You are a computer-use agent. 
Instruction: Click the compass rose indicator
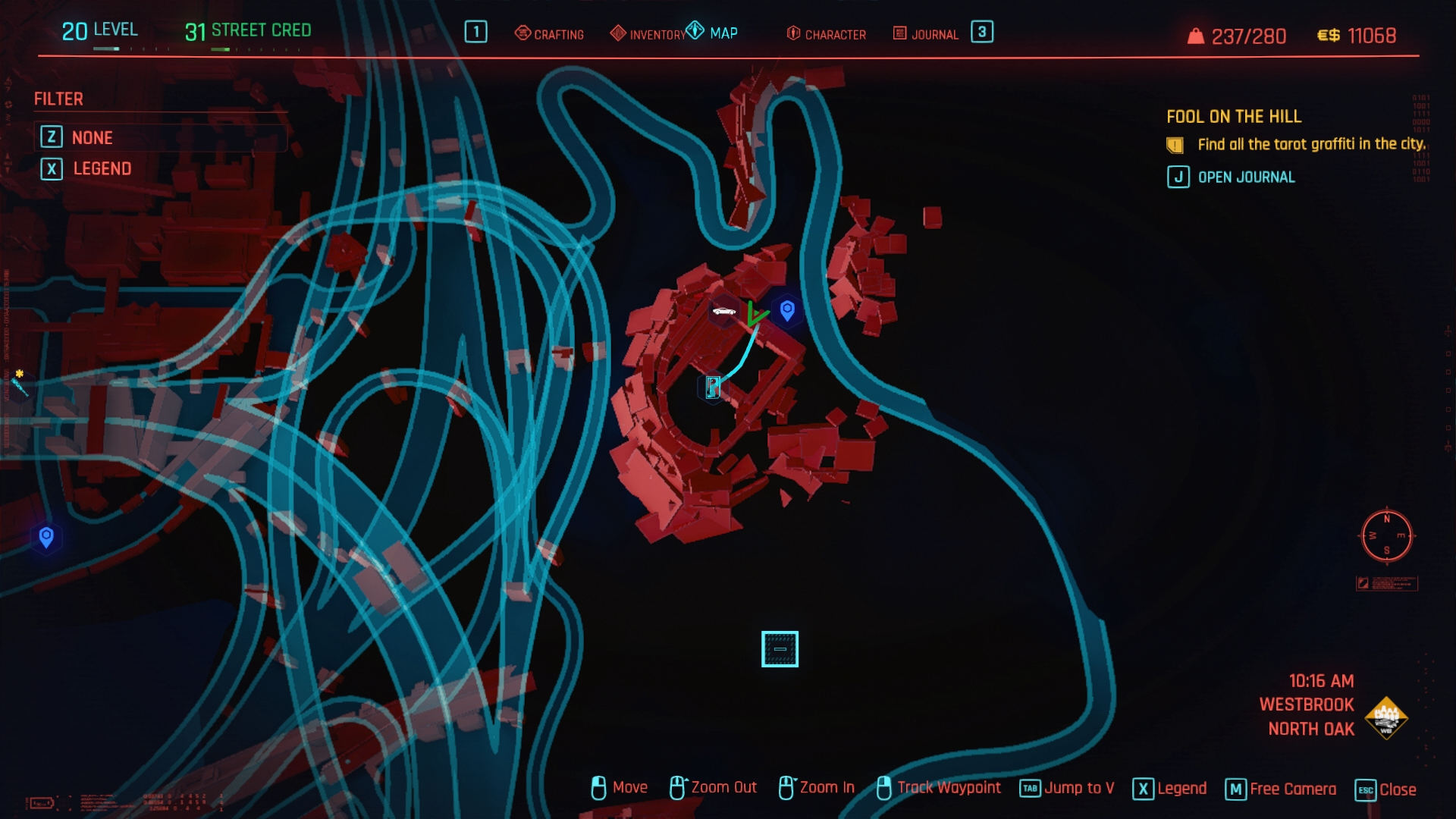[1386, 536]
